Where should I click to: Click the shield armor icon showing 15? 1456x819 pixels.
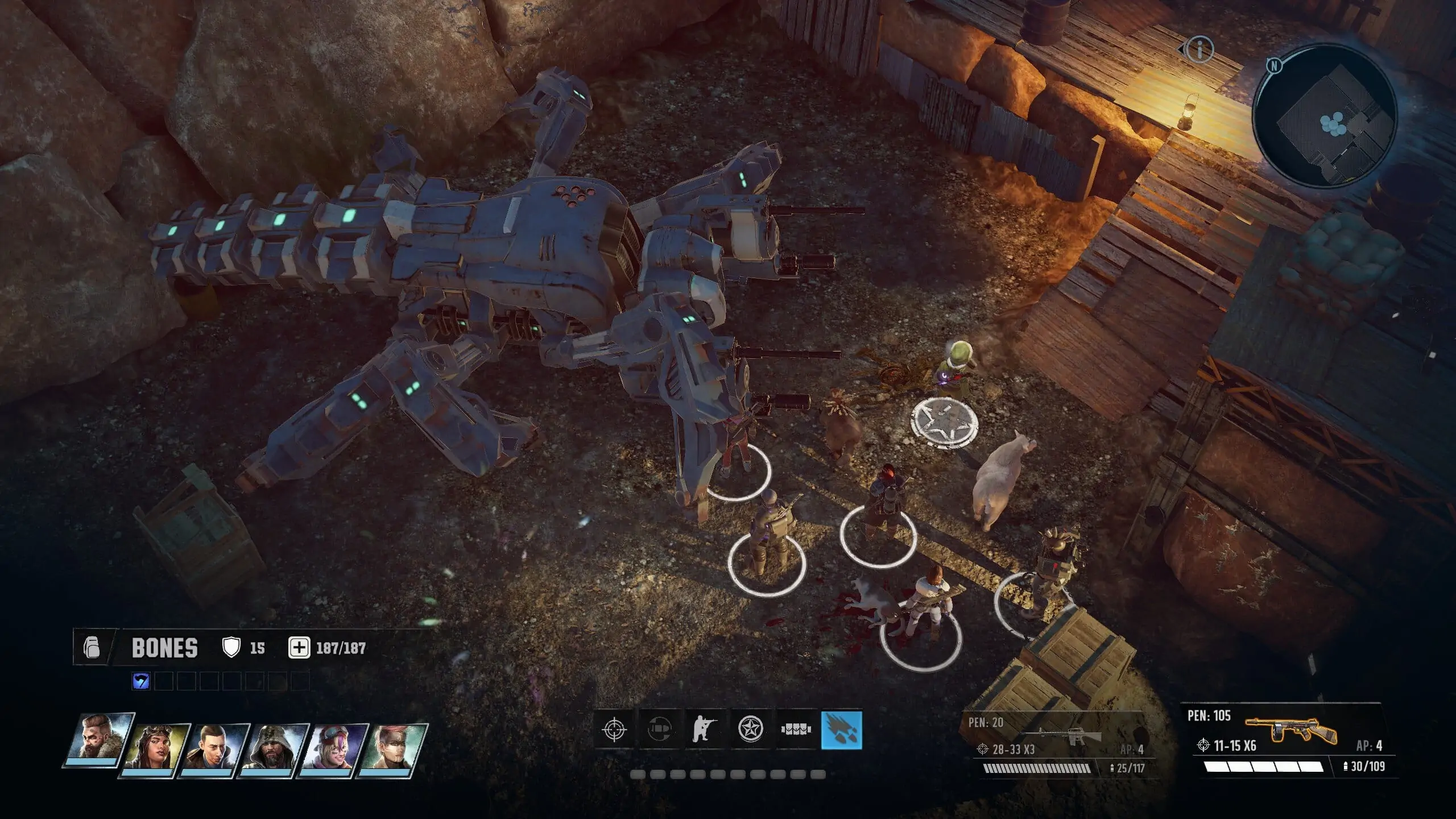(233, 648)
